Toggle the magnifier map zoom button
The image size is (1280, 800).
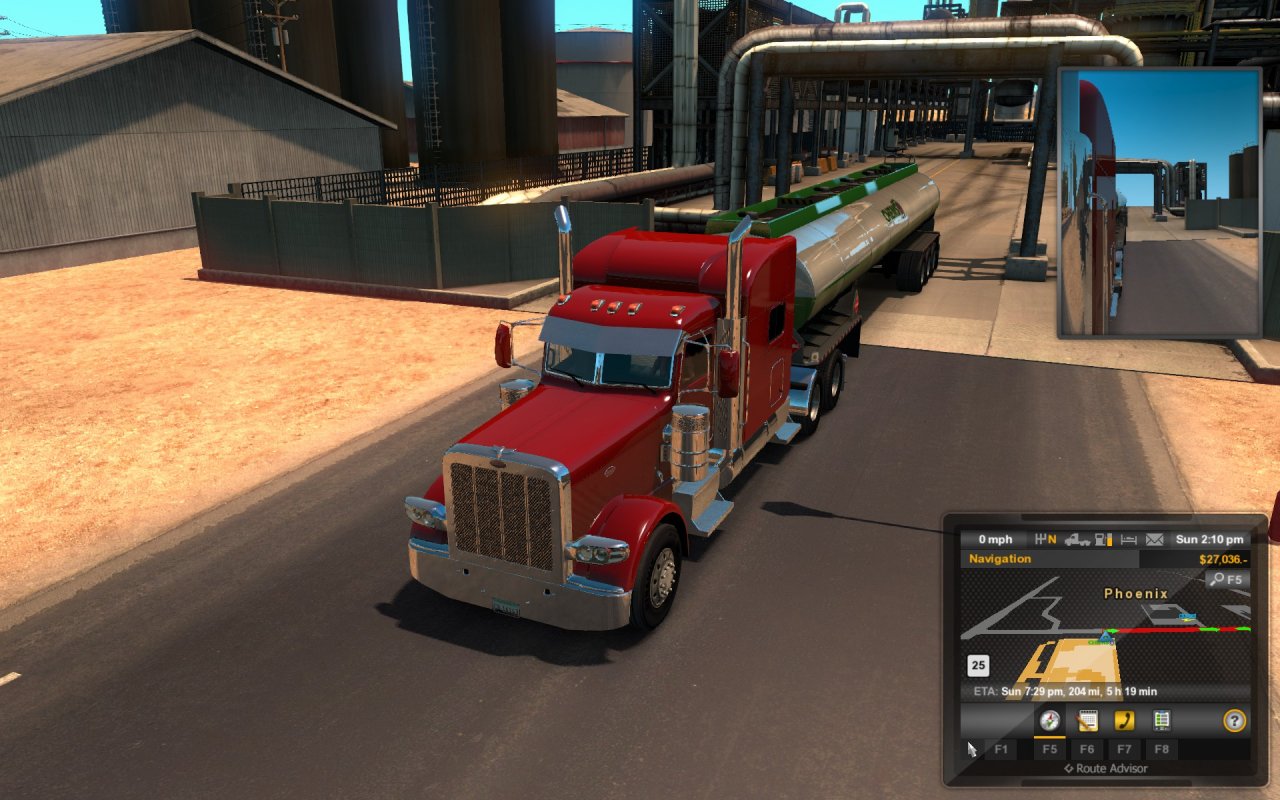click(x=1225, y=579)
